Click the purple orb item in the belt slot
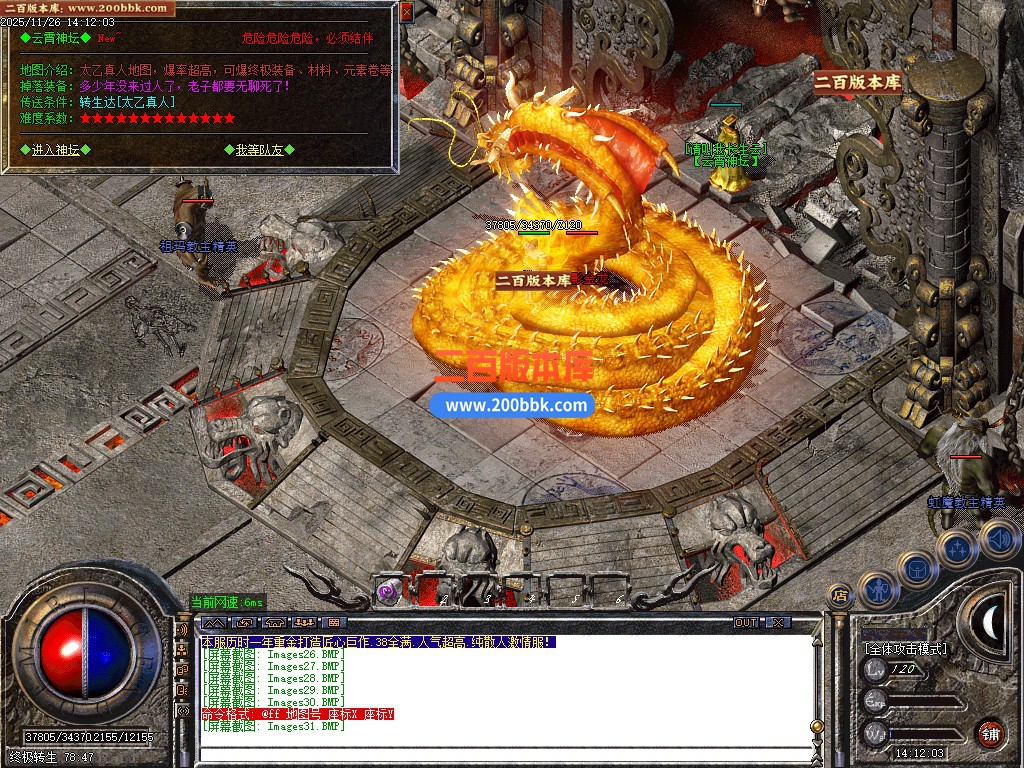Image resolution: width=1024 pixels, height=768 pixels. (388, 591)
